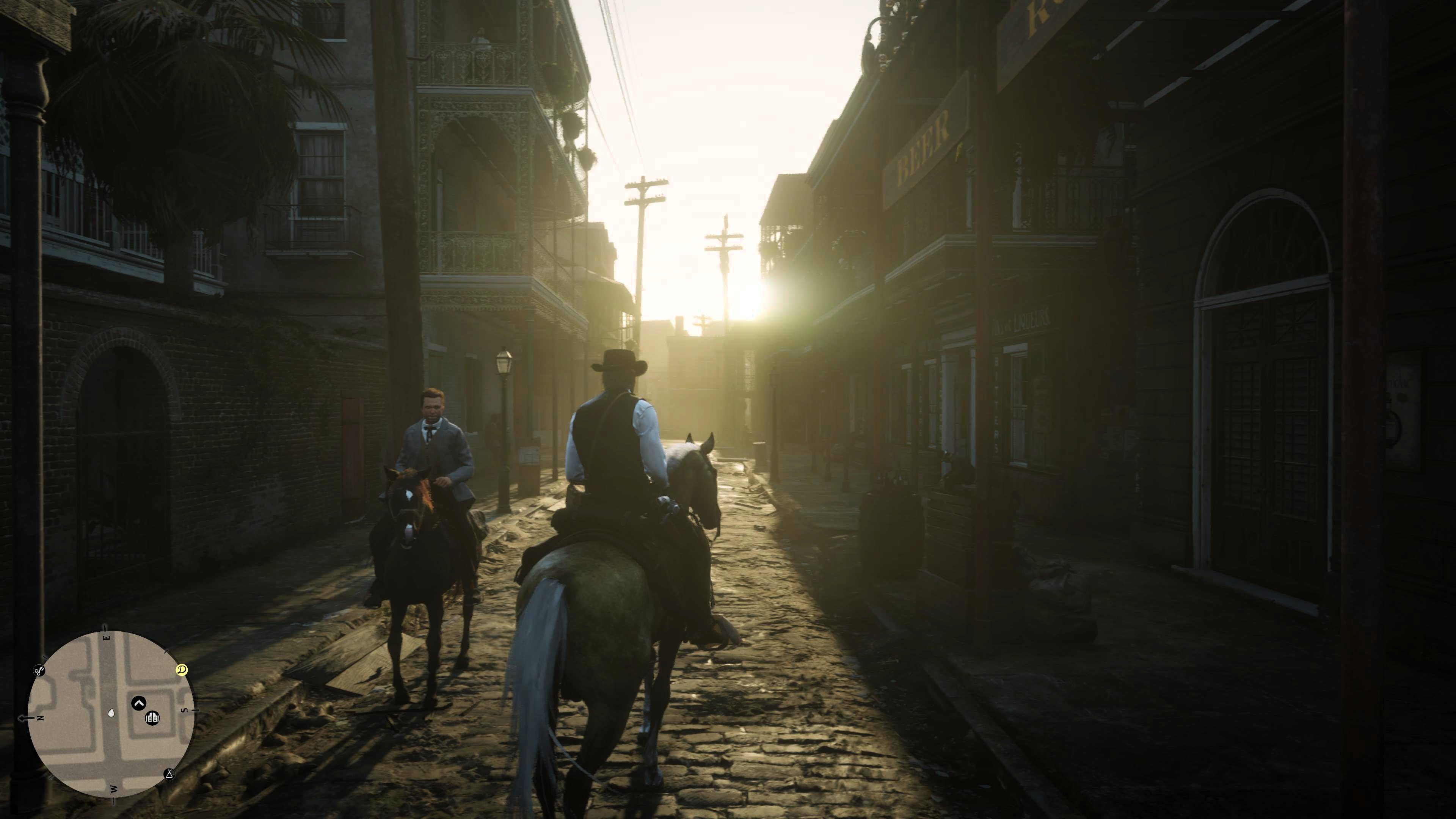Screen dimensions: 1456x819
Task: Click the yellow mission marker on minimap
Action: coord(182,670)
